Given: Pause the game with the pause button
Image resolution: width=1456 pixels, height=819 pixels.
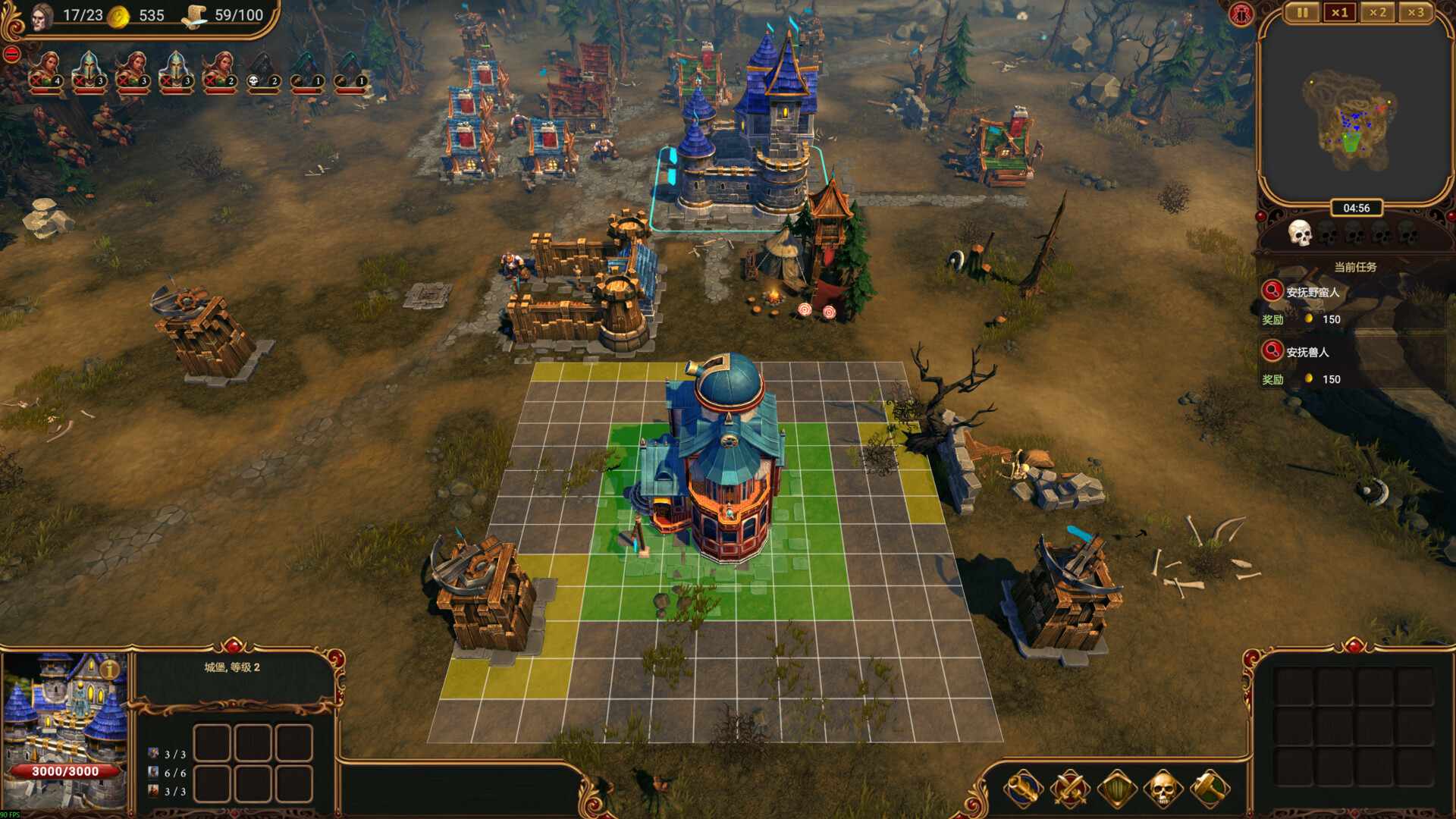Looking at the screenshot, I should 1301,13.
